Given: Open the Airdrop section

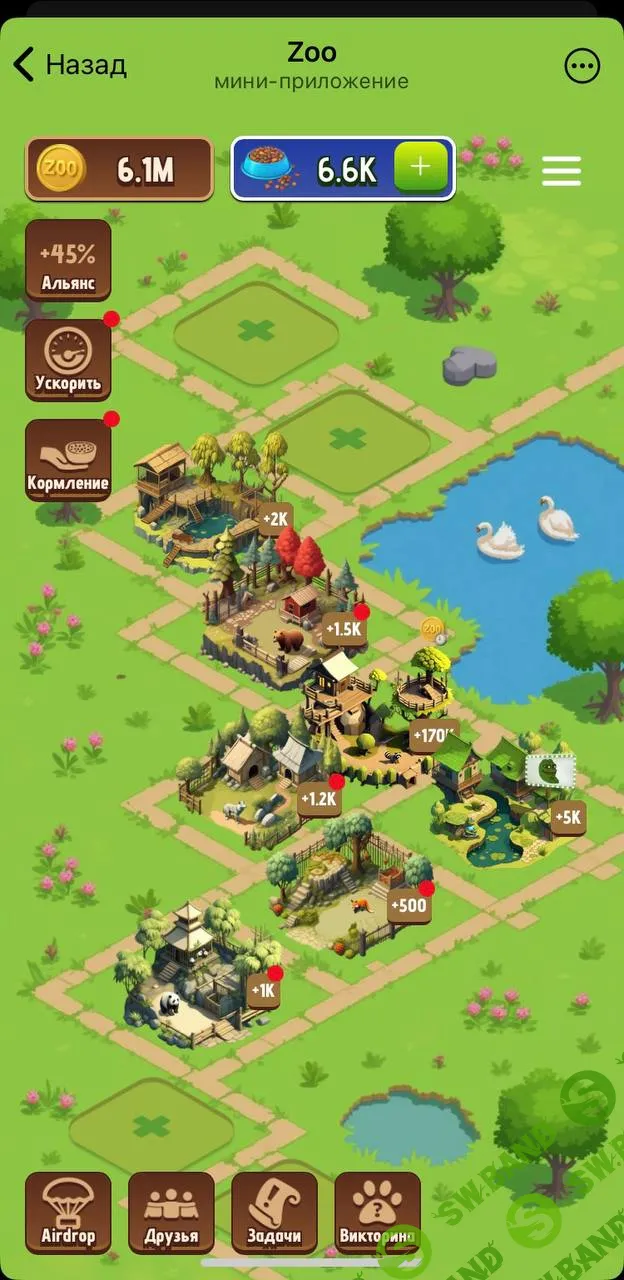Looking at the screenshot, I should (x=68, y=1212).
